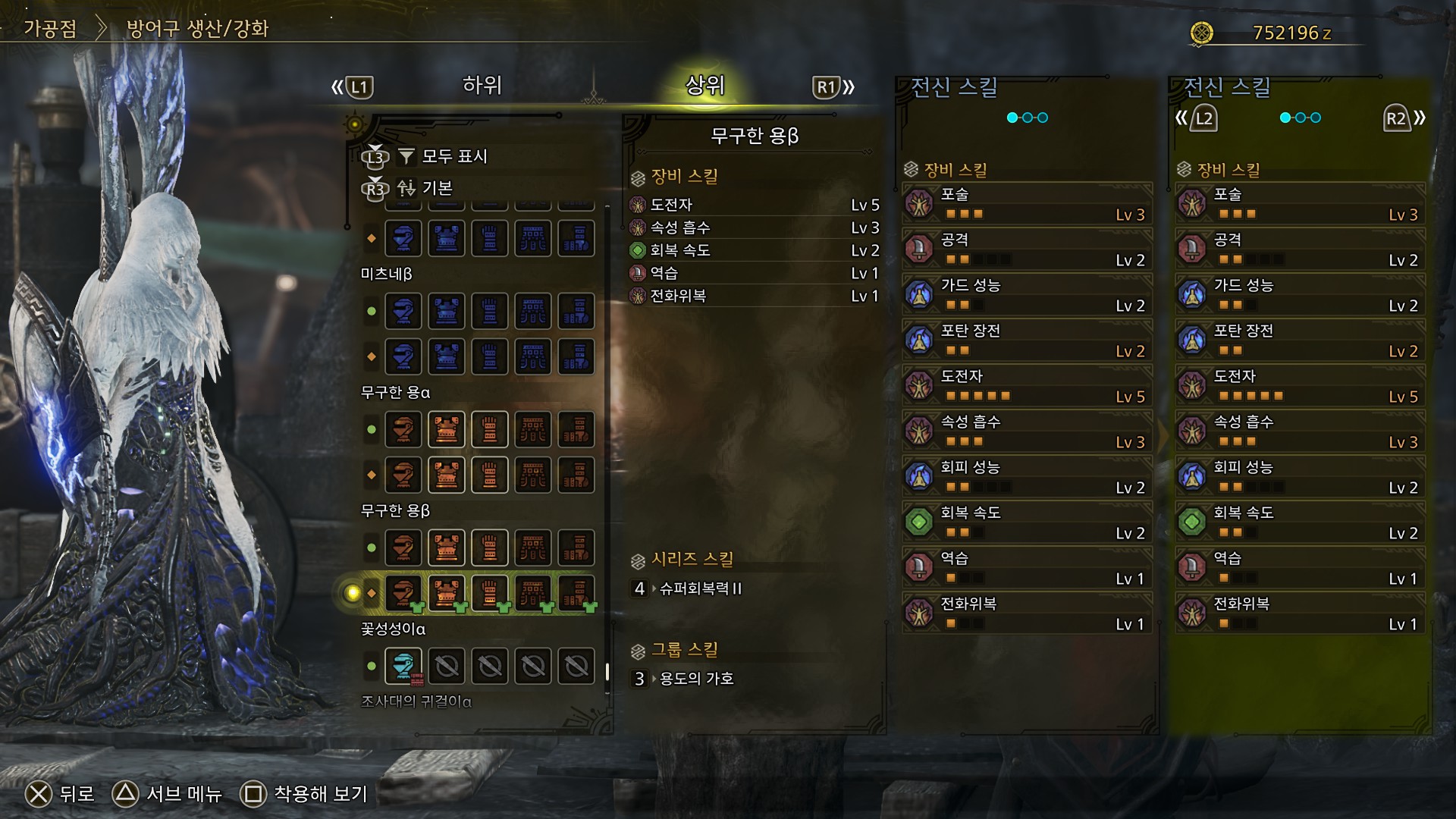Screen dimensions: 1456x819
Task: Open the 모두 표시 filter option
Action: coord(453,156)
